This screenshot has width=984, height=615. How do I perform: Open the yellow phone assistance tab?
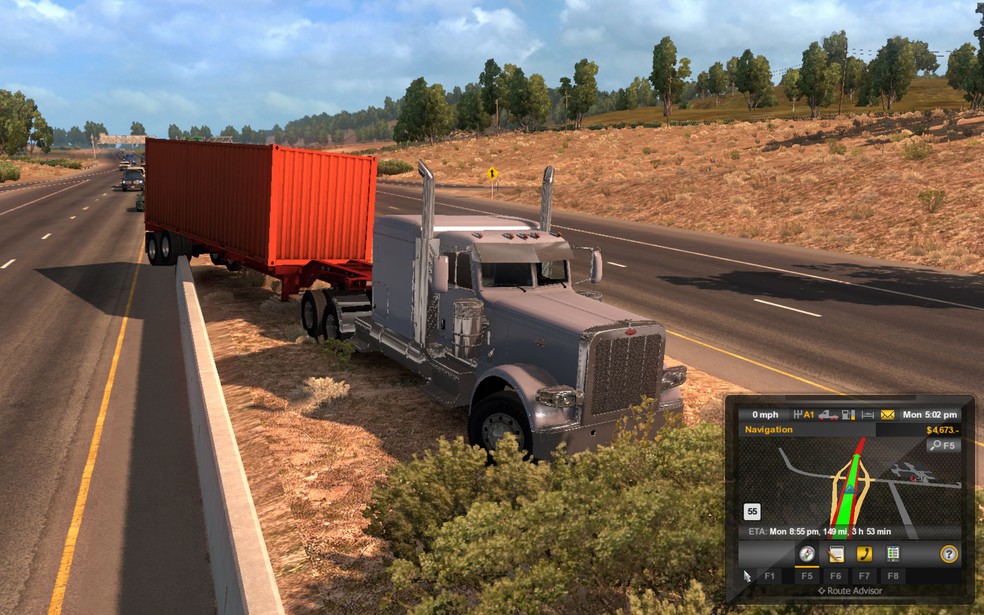[x=864, y=554]
